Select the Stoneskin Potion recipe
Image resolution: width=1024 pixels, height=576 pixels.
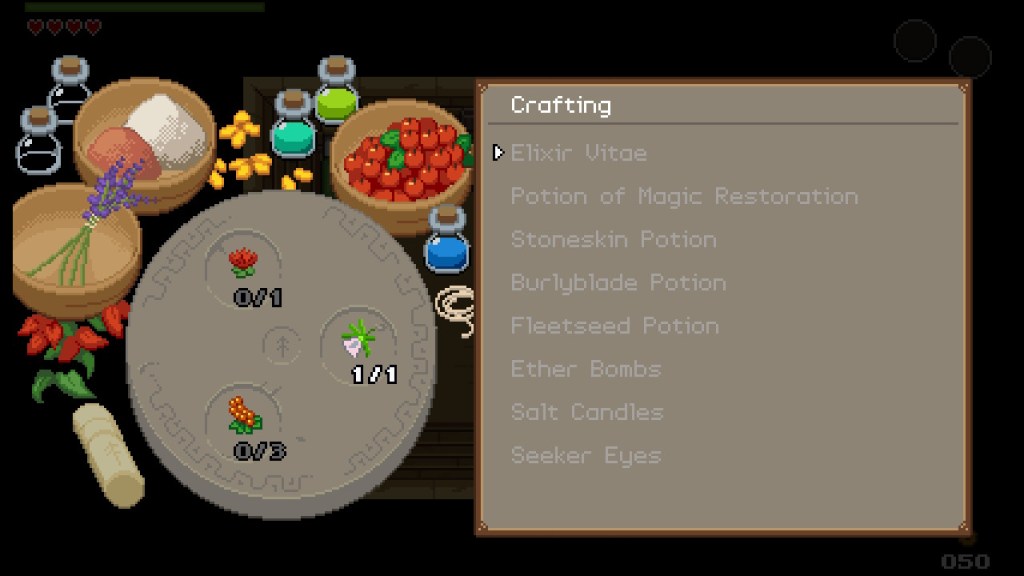click(613, 239)
